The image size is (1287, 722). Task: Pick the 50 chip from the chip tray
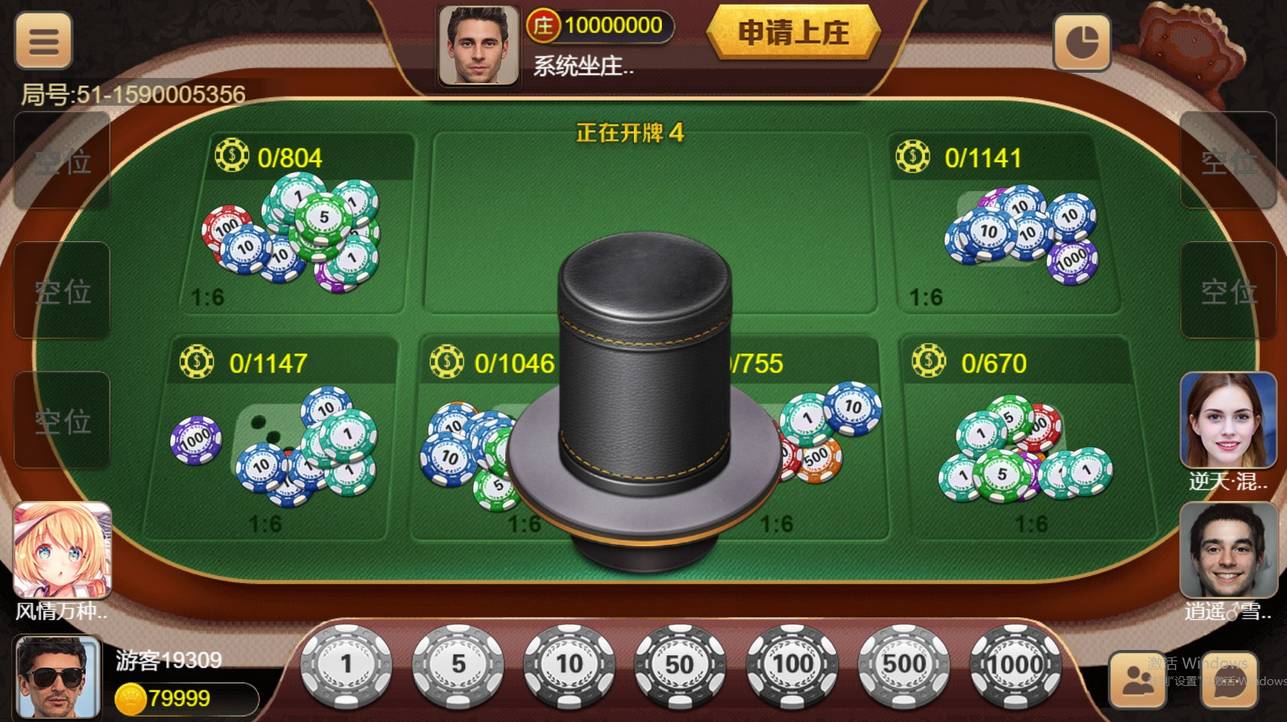[x=680, y=663]
